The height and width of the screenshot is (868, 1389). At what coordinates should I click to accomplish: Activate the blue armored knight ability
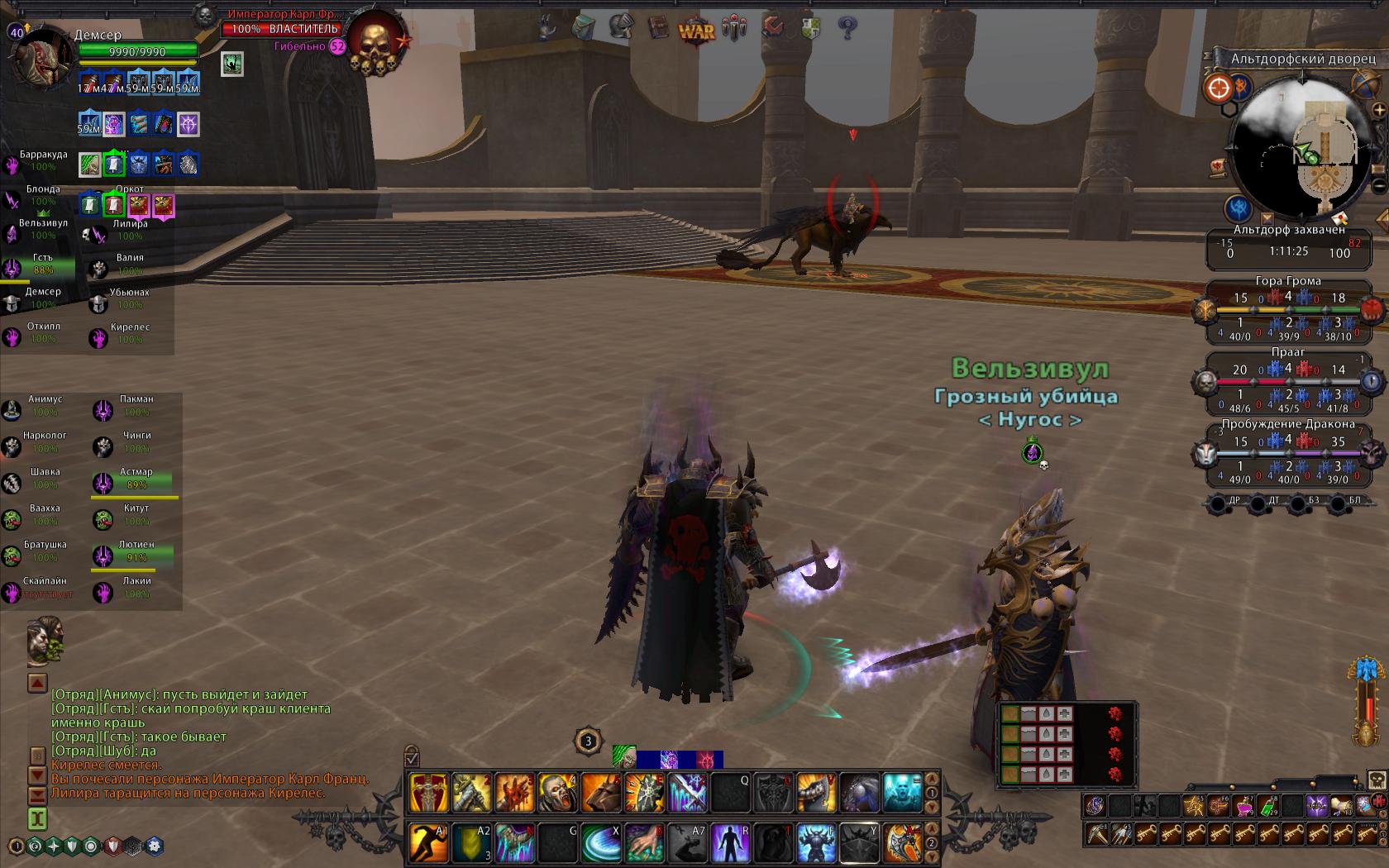(x=817, y=843)
